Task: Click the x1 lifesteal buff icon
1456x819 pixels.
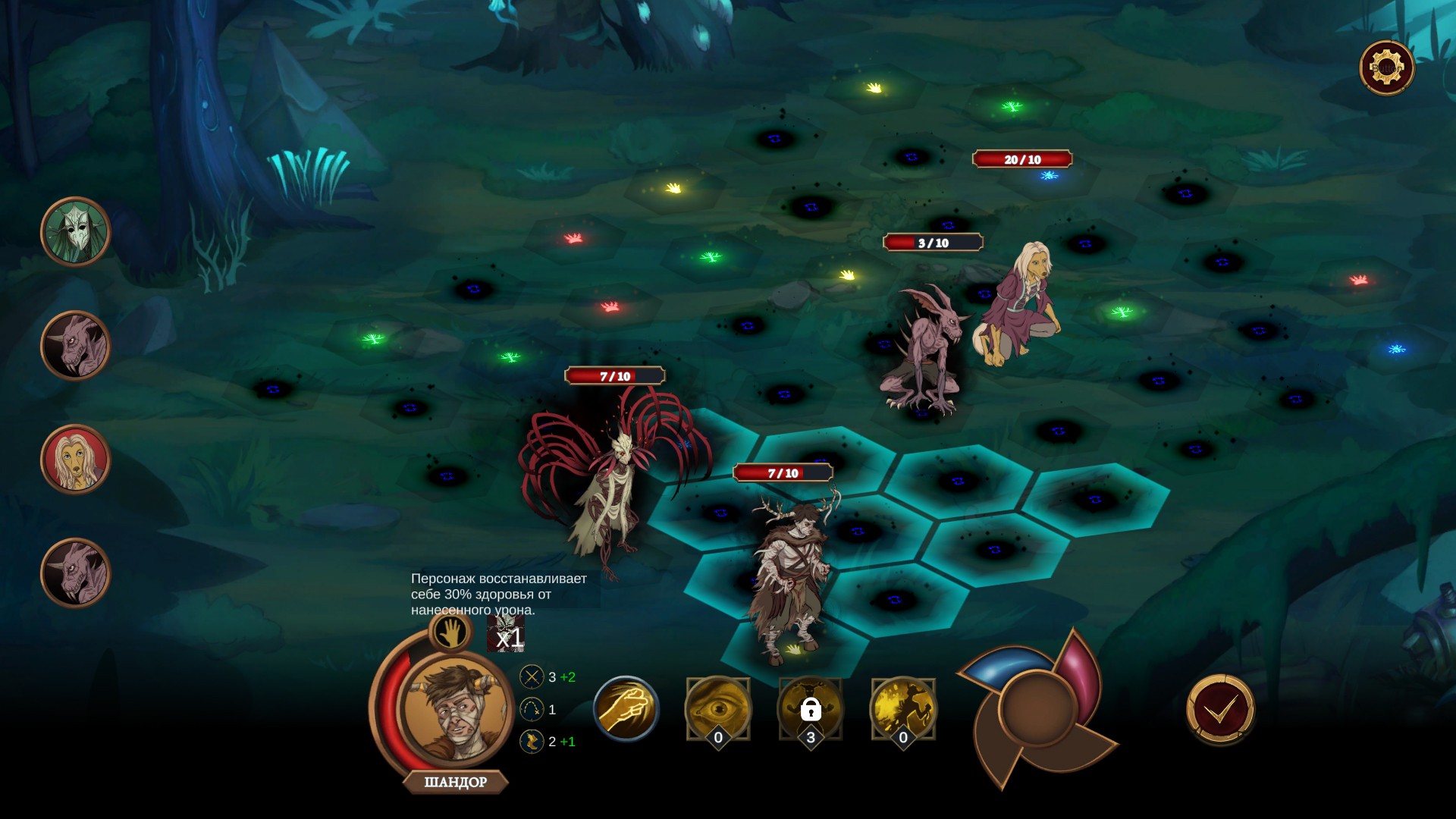Action: 506,634
